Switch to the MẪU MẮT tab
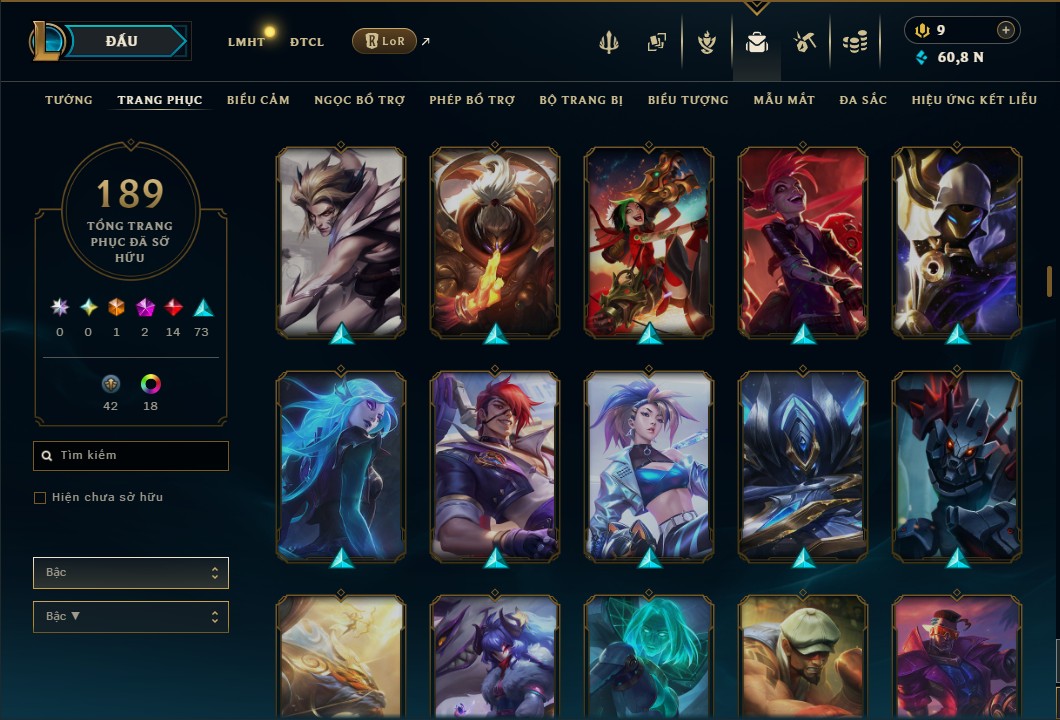 (784, 100)
